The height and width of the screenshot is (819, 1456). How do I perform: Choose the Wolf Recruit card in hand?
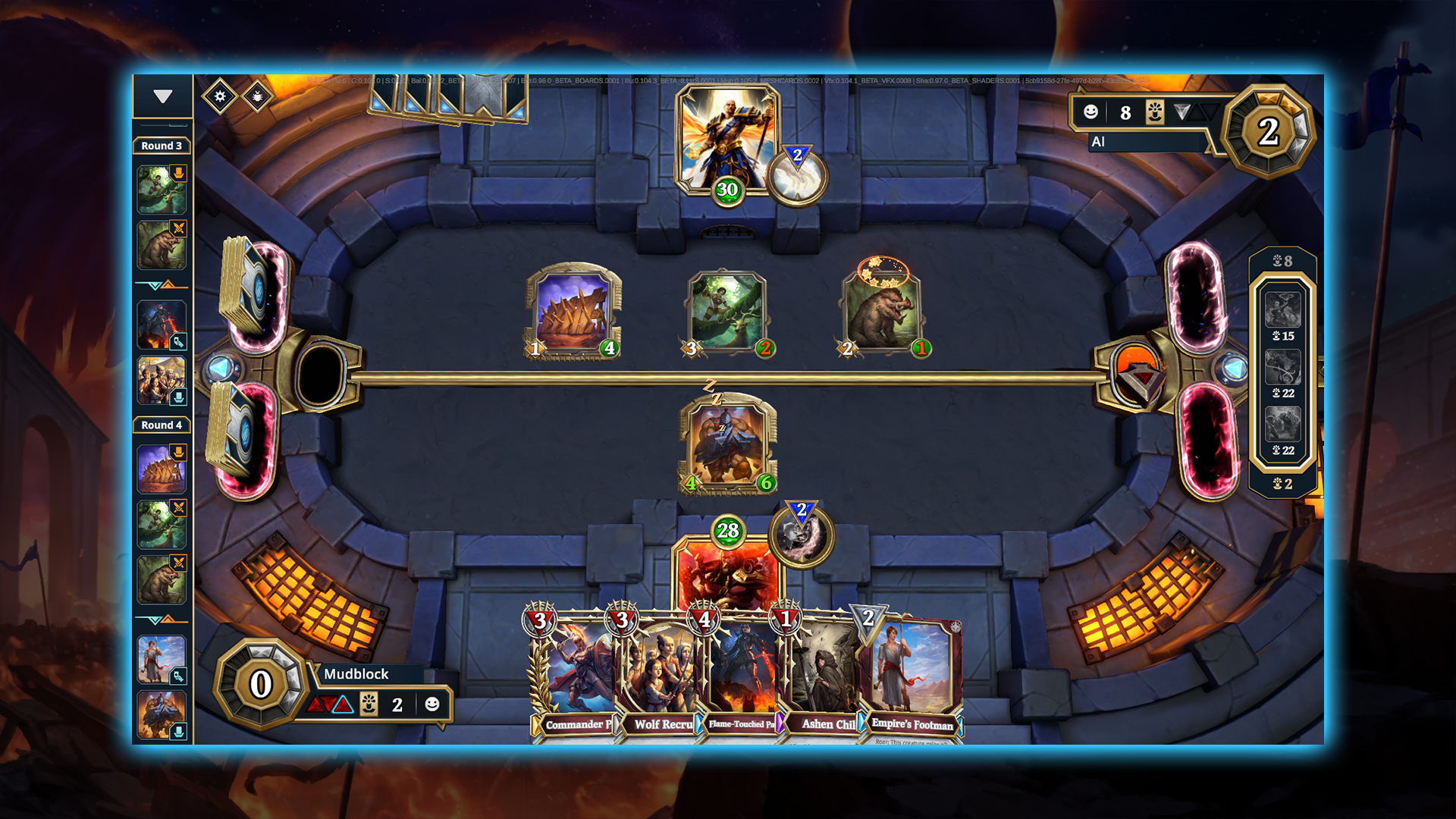[657, 675]
